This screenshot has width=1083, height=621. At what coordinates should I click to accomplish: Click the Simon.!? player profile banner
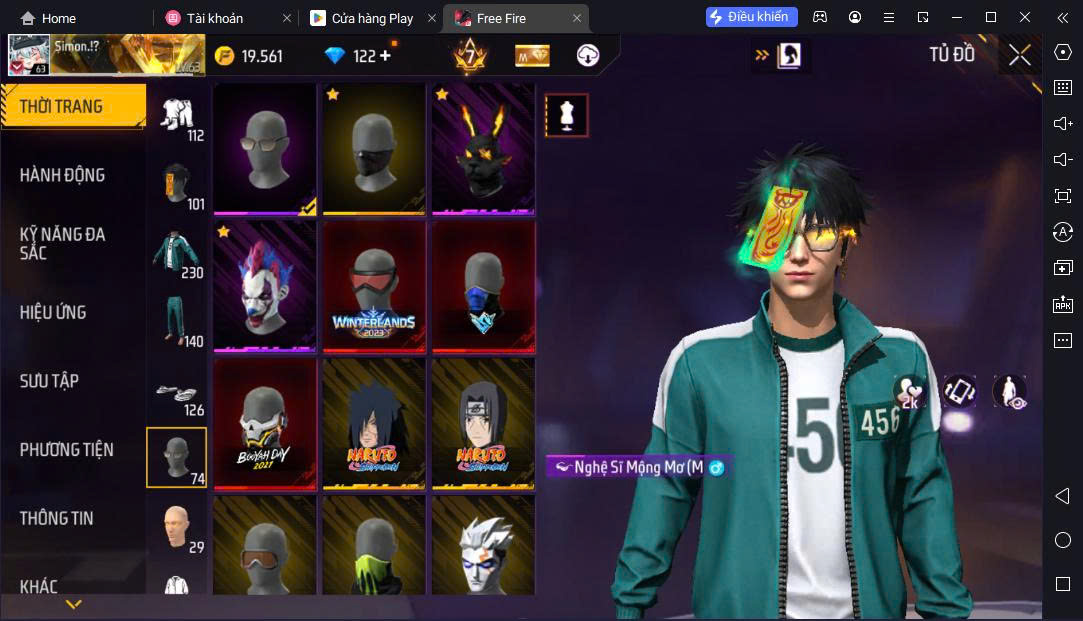coord(104,55)
